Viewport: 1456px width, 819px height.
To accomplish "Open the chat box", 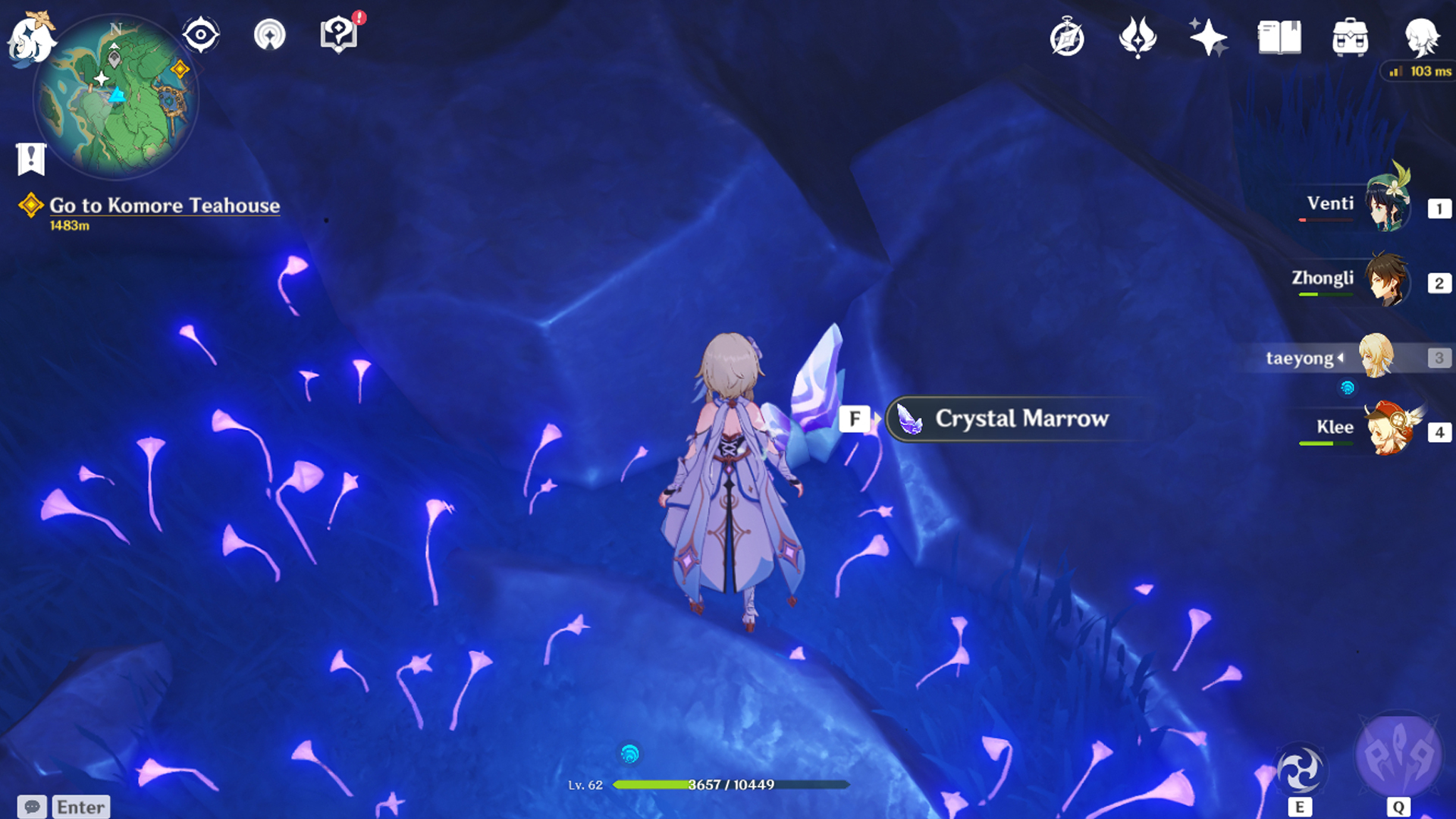I will tap(64, 807).
